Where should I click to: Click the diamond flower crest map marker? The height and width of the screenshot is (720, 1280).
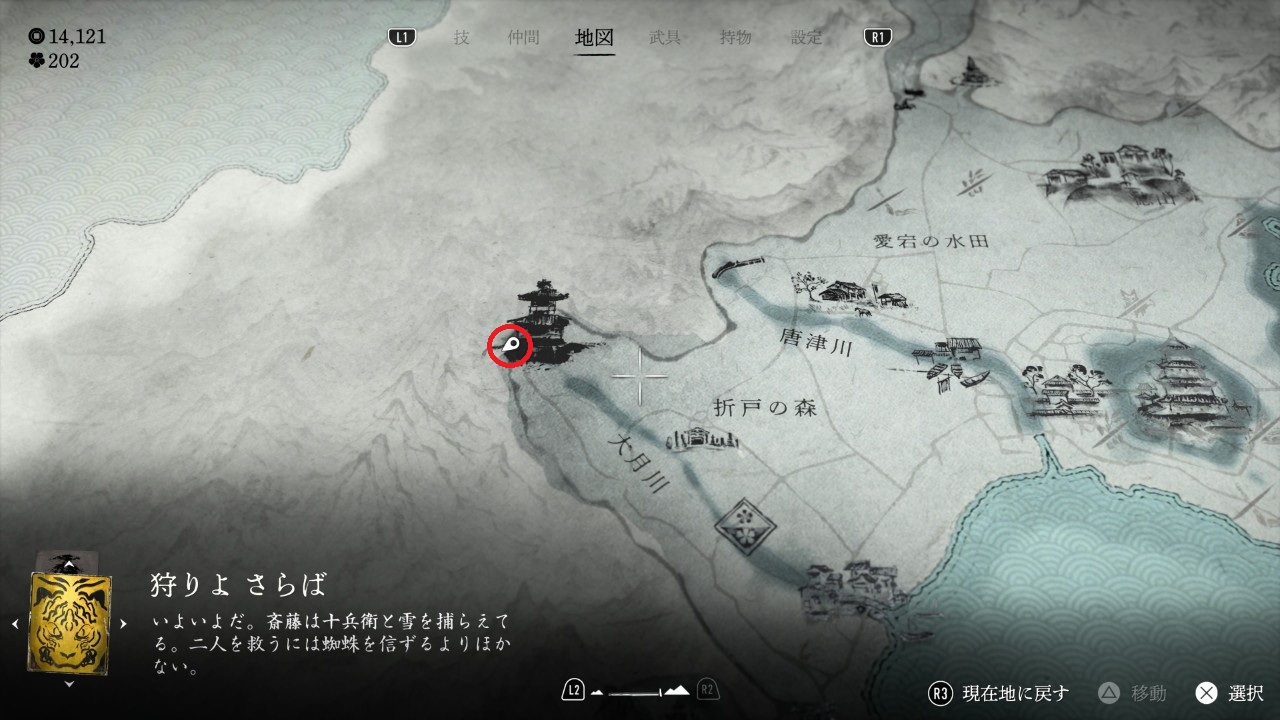coord(743,522)
